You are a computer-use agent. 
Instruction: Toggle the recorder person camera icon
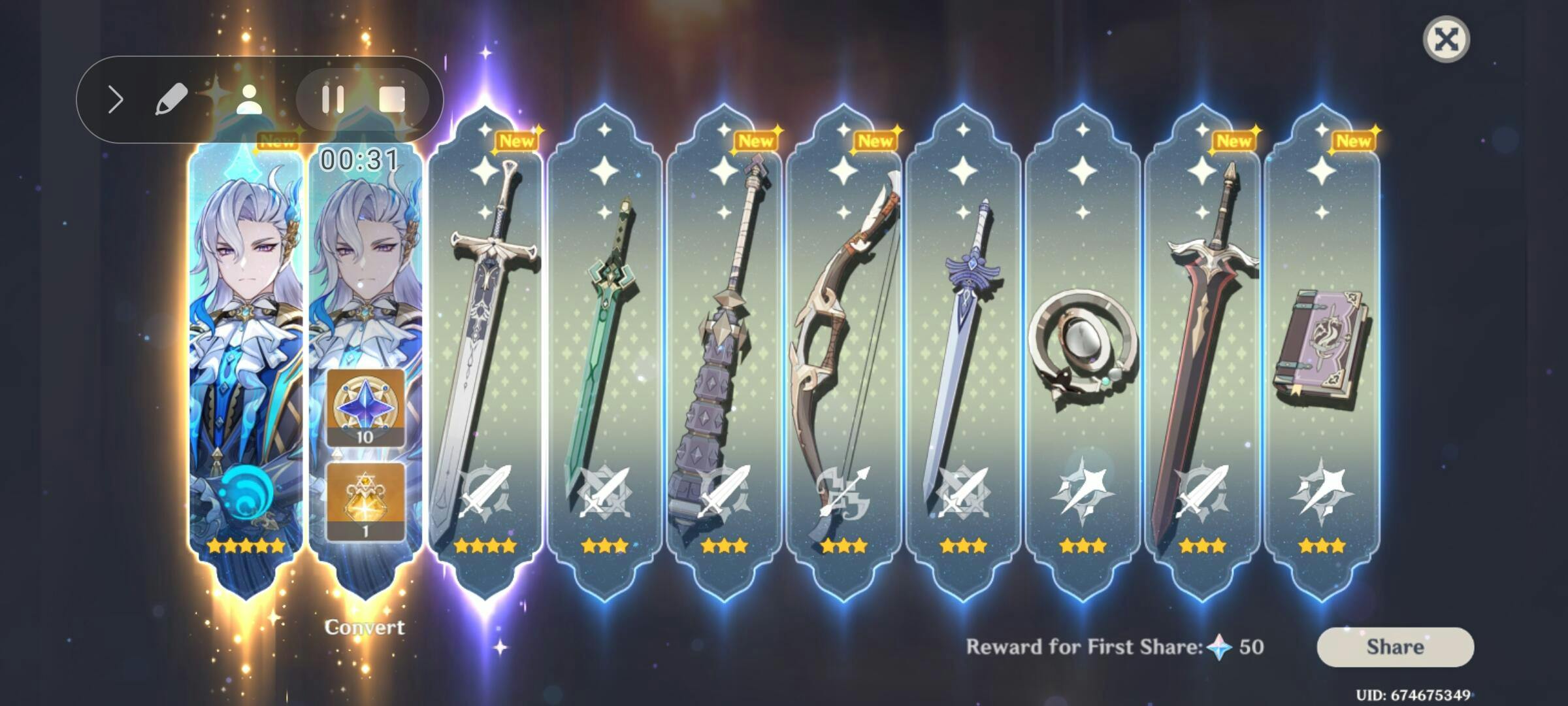coord(248,100)
